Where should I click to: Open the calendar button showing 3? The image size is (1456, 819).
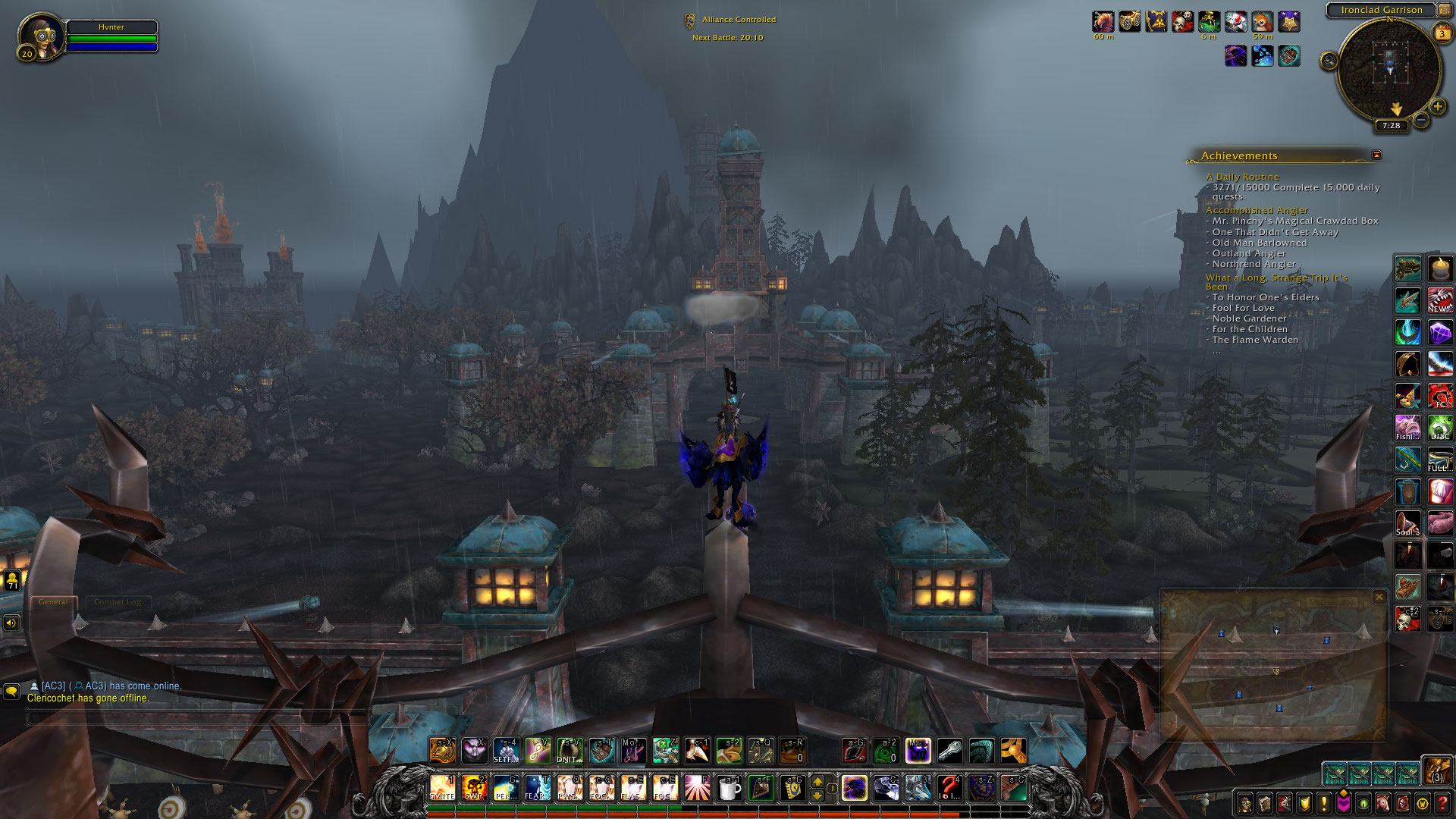1442,33
